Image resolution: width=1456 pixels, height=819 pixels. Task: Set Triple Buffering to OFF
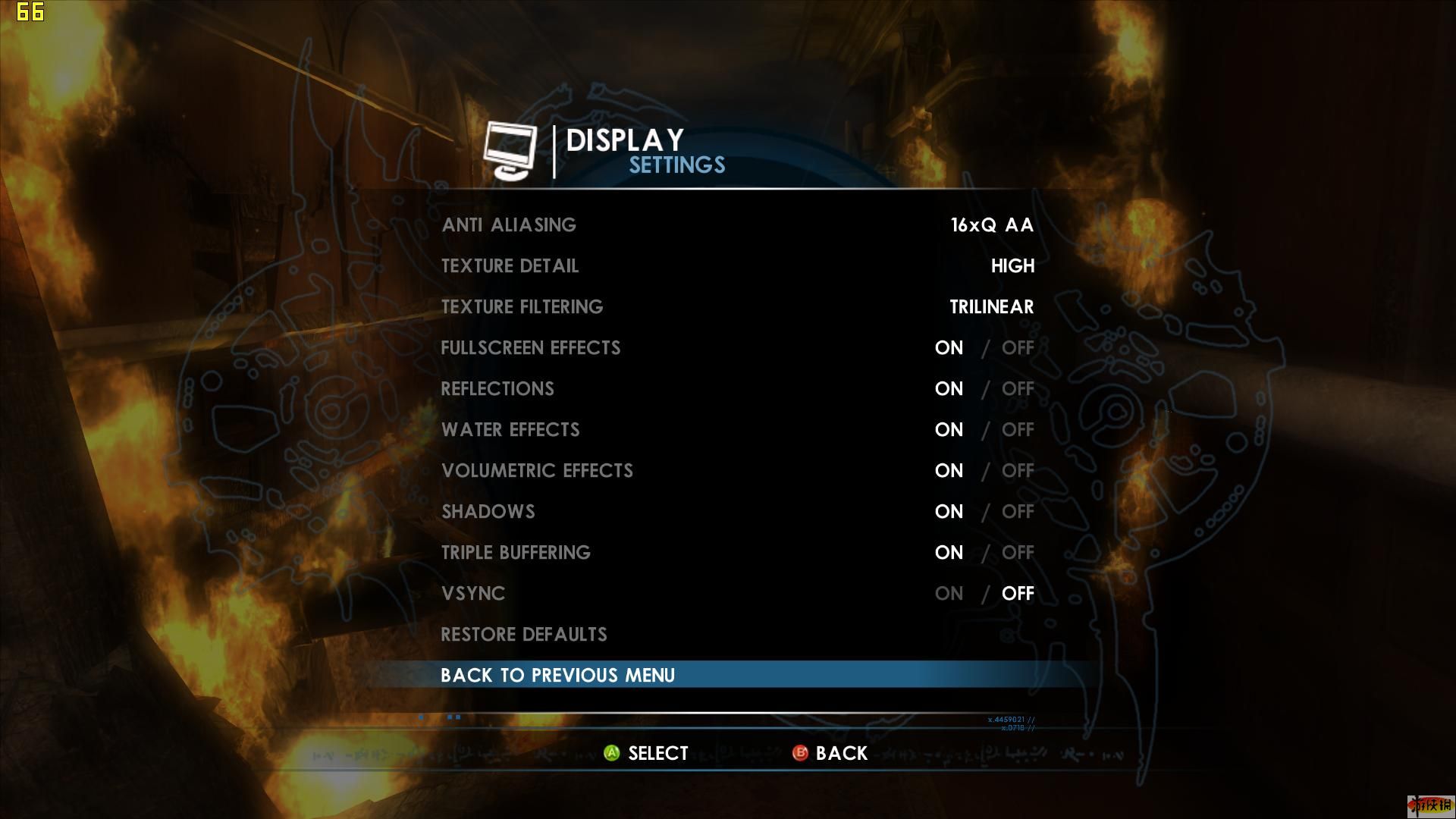point(1018,553)
